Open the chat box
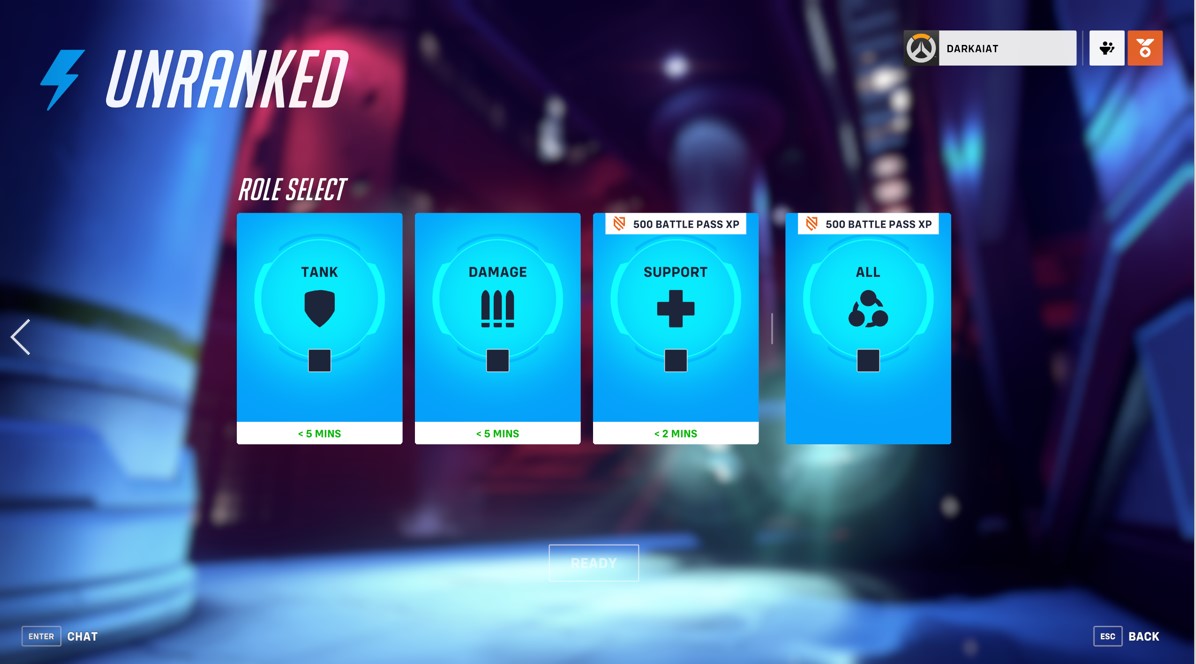1196x664 pixels. tap(61, 636)
